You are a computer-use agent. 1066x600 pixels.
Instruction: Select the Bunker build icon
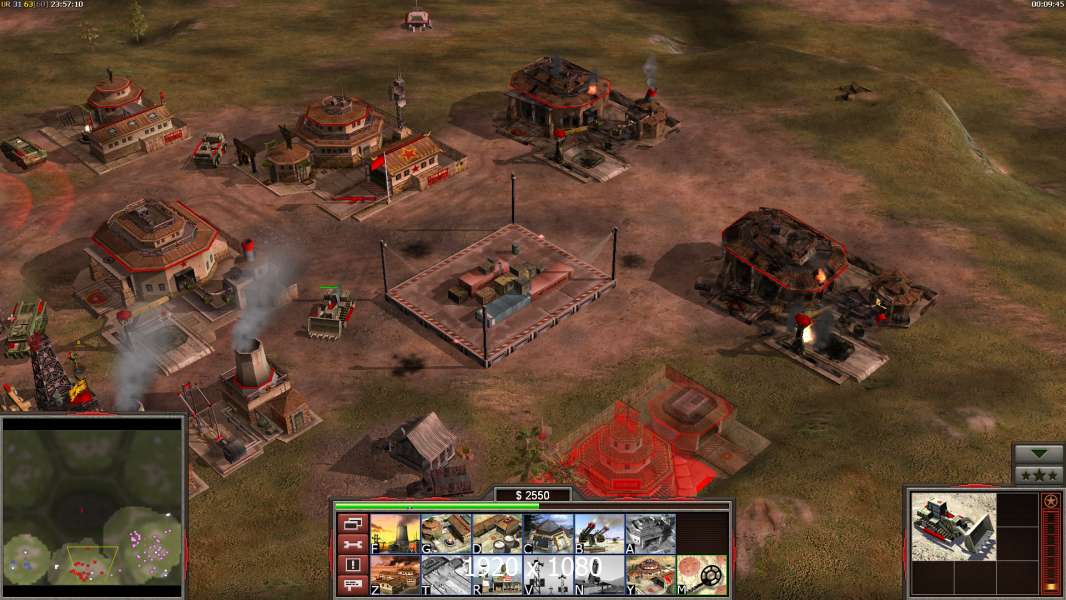point(548,534)
